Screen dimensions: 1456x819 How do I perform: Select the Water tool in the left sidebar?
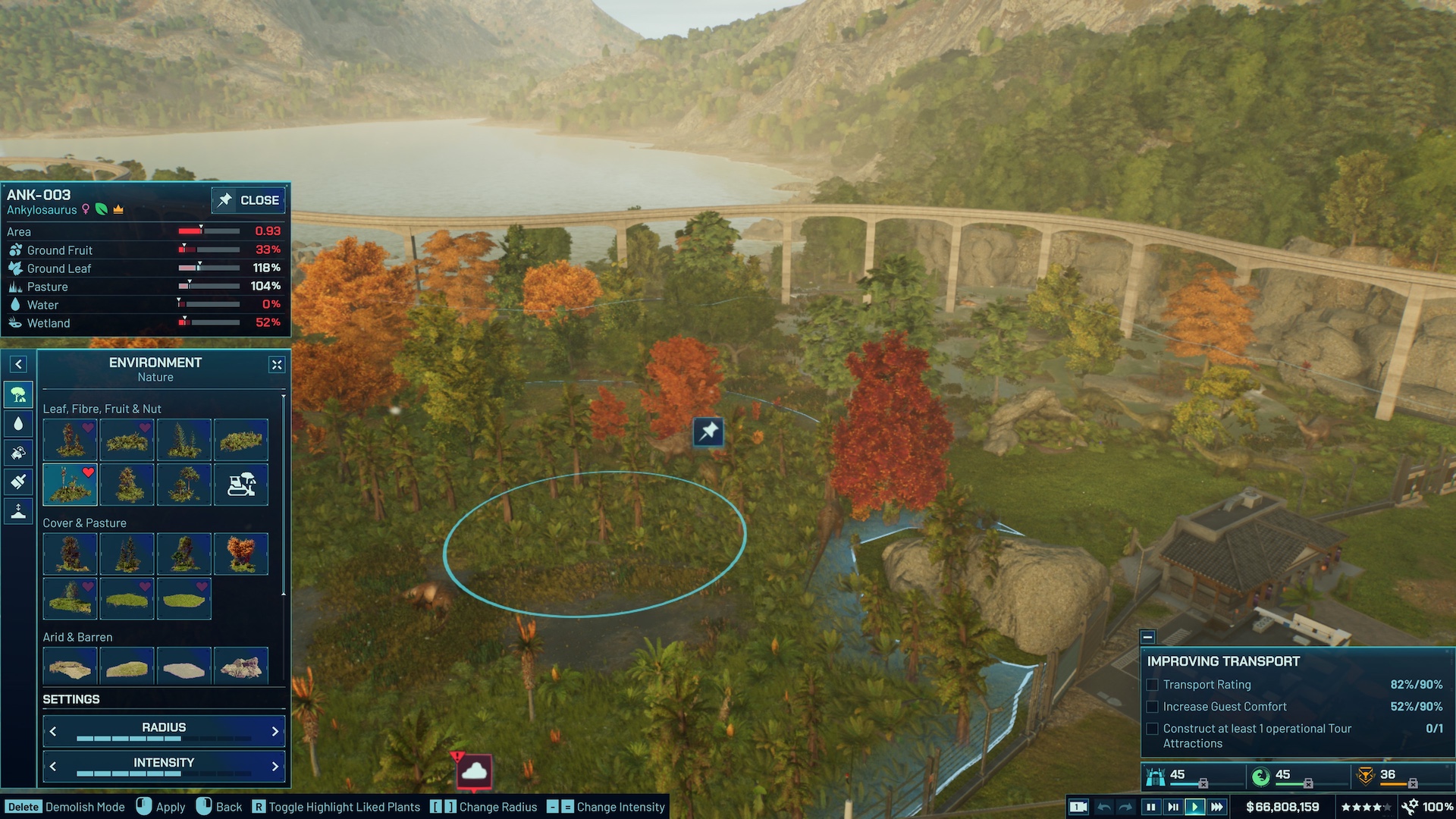[x=18, y=423]
